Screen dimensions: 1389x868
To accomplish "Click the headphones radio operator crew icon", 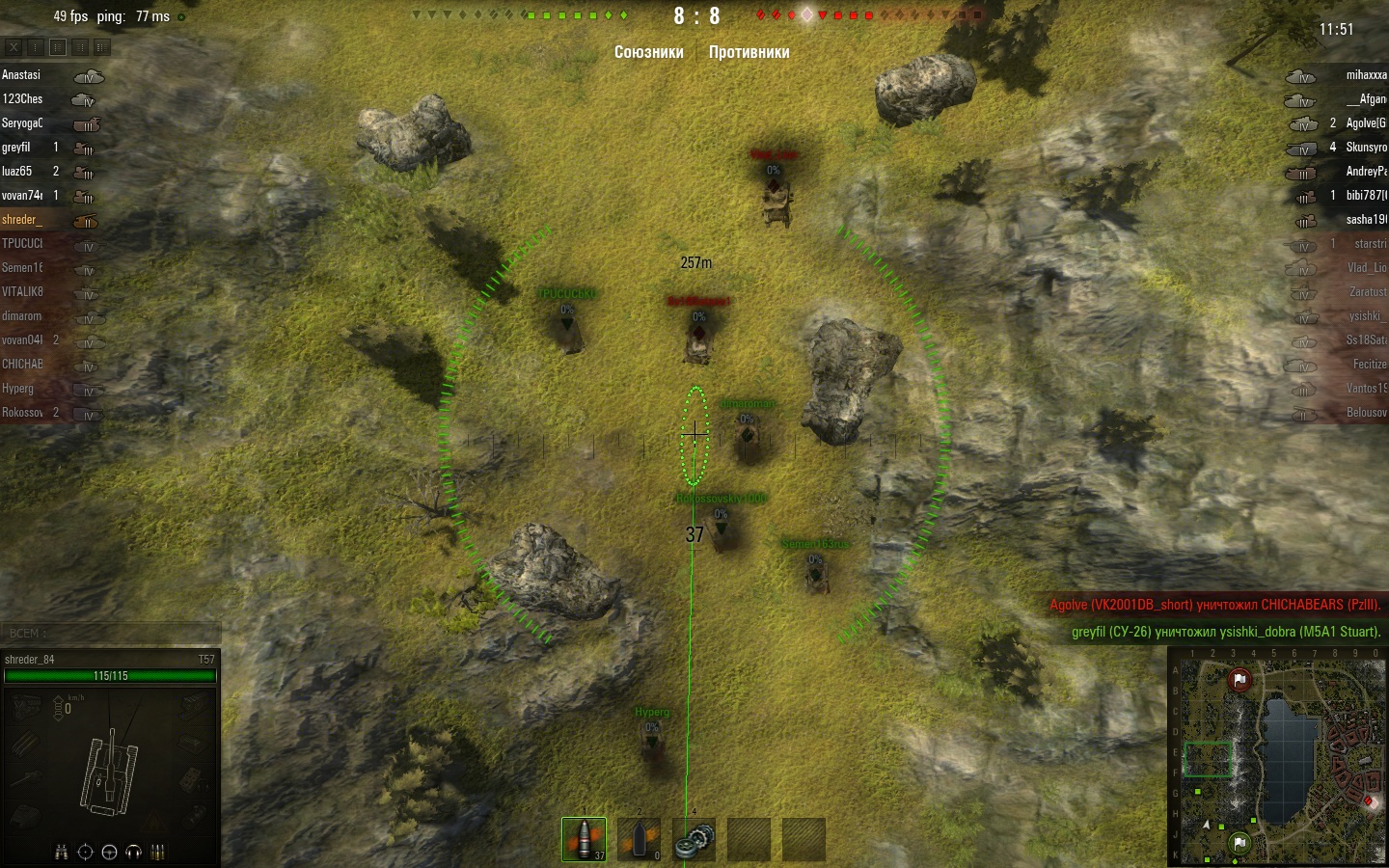I will [x=134, y=852].
